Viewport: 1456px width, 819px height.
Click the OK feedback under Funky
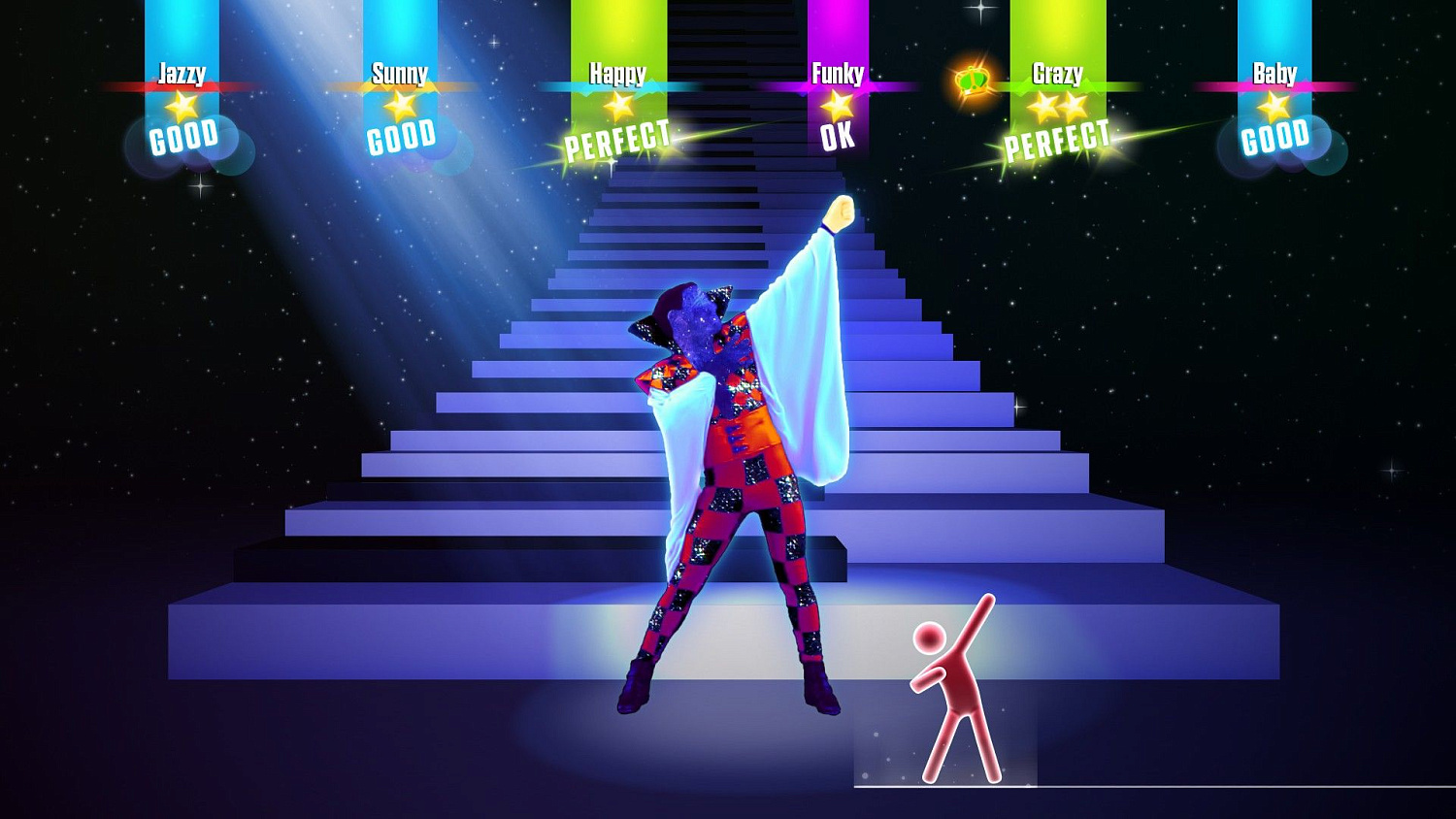pyautogui.click(x=836, y=137)
